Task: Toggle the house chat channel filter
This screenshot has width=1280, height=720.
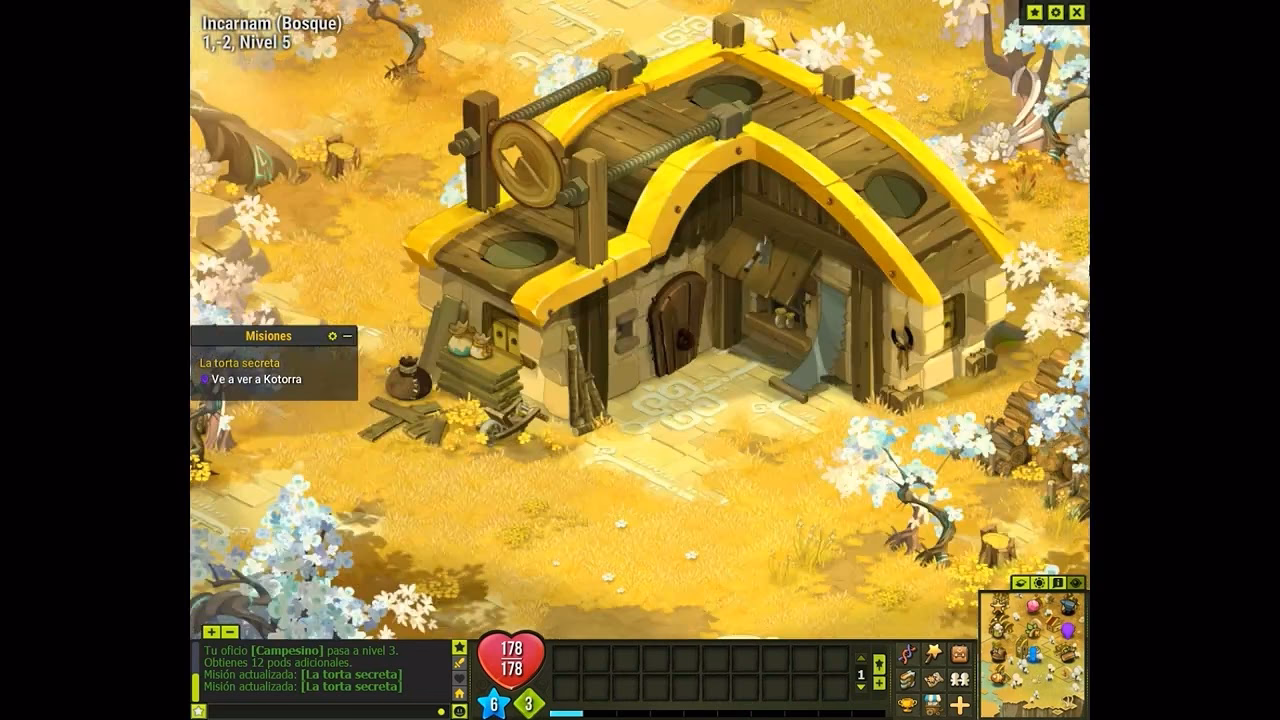Action: (460, 694)
